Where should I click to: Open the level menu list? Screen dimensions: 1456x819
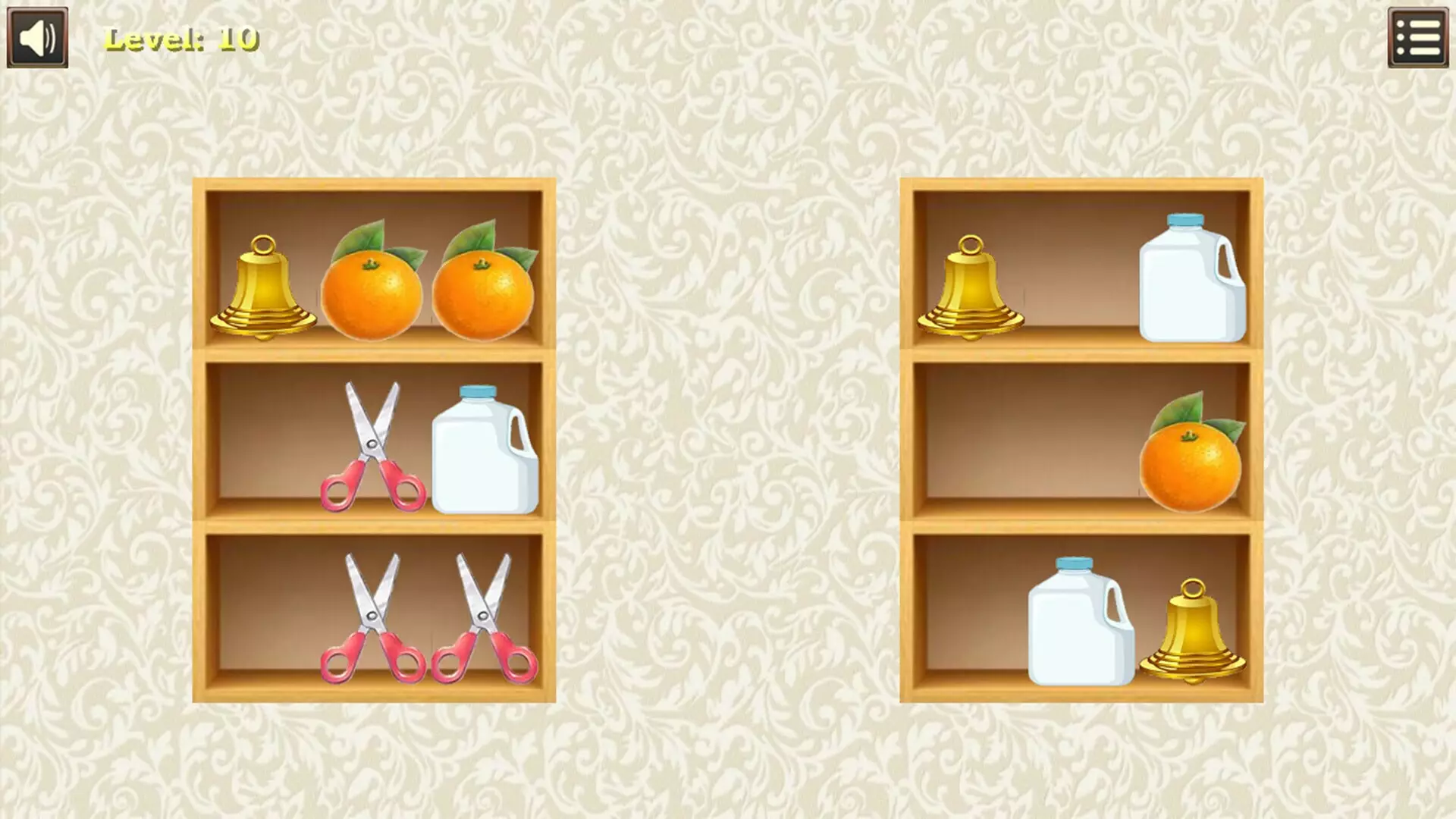click(x=1420, y=36)
